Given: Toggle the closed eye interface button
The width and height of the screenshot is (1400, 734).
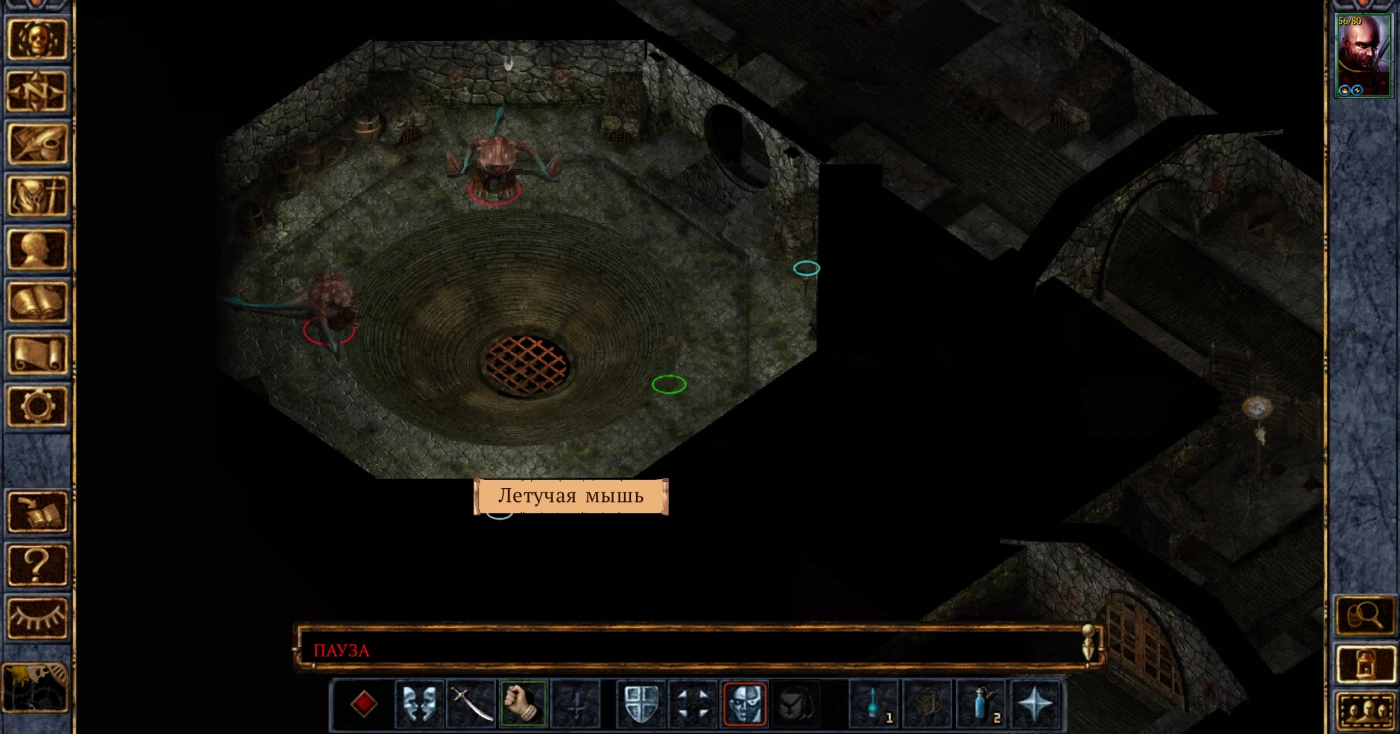Looking at the screenshot, I should click(x=37, y=617).
